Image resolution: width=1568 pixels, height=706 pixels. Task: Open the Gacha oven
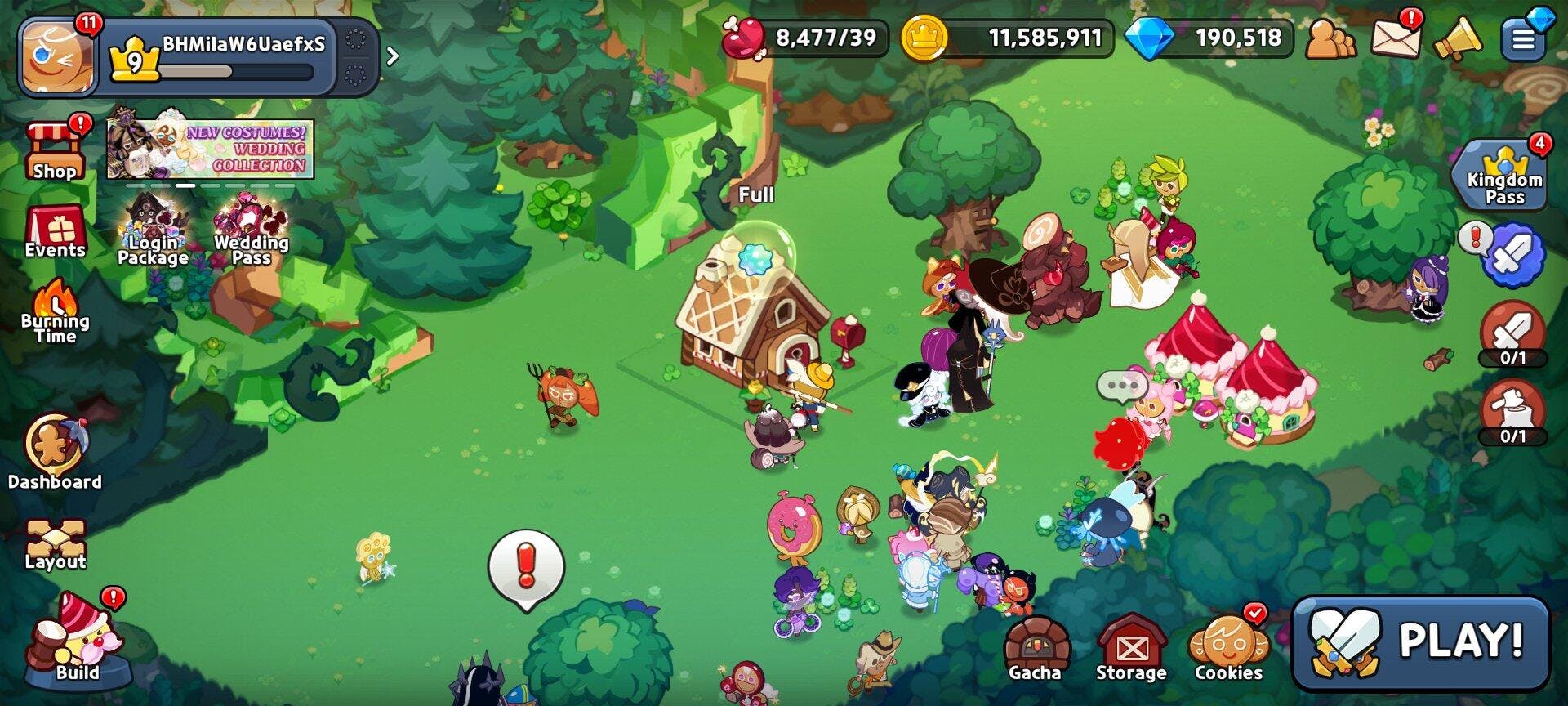pos(1036,650)
